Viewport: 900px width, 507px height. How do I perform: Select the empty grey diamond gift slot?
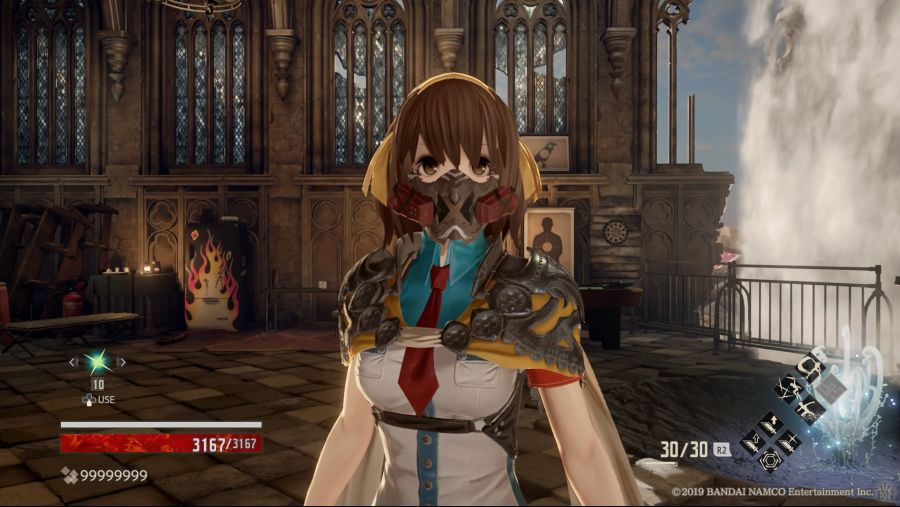830,388
